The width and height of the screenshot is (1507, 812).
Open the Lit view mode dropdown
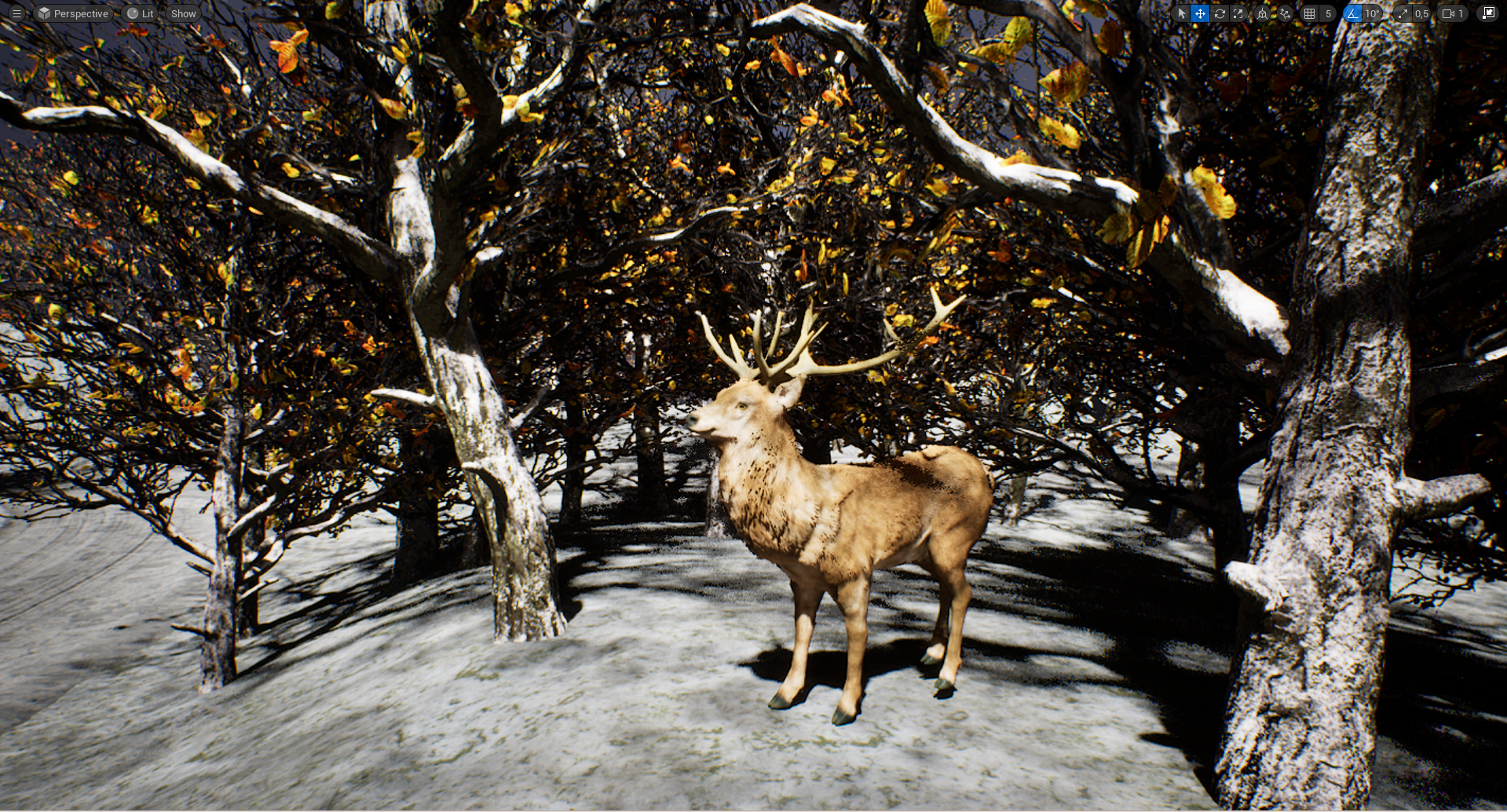pyautogui.click(x=140, y=13)
